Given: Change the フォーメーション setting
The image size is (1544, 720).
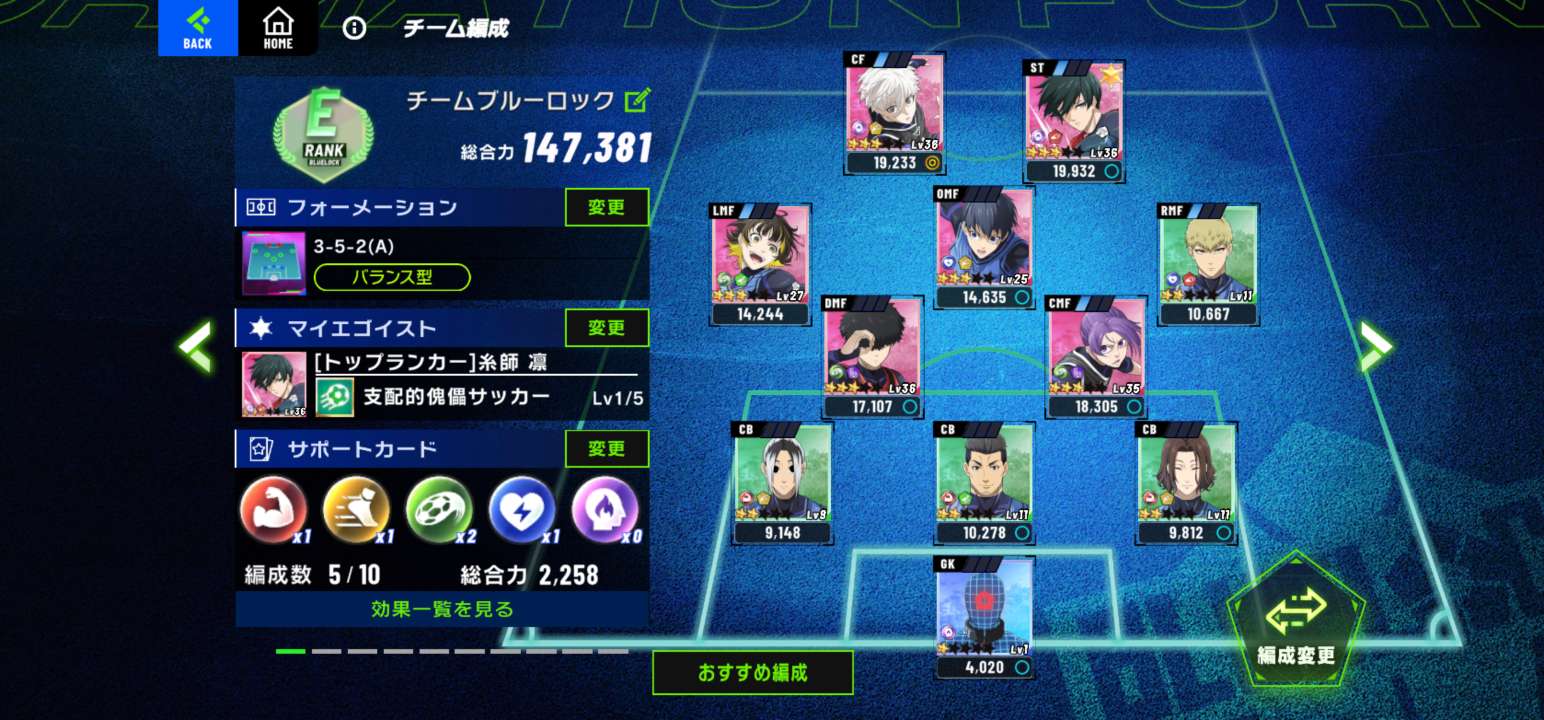Looking at the screenshot, I should 606,208.
